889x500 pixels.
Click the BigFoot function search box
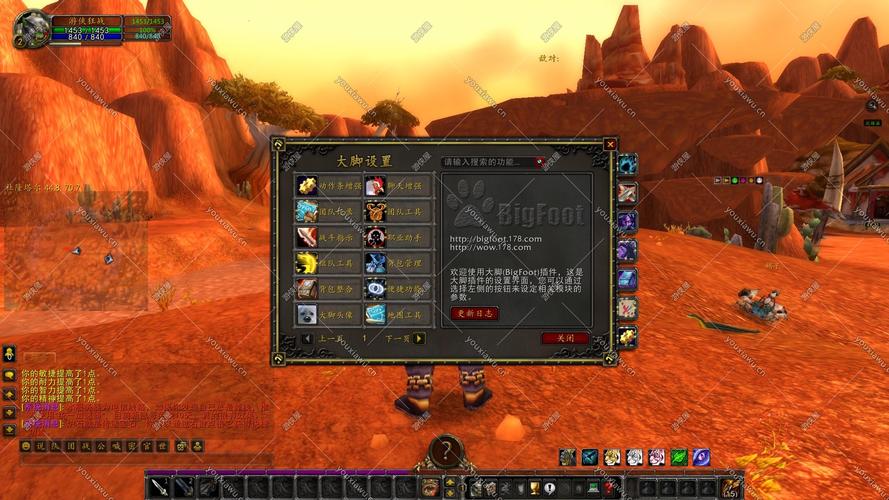(490, 162)
